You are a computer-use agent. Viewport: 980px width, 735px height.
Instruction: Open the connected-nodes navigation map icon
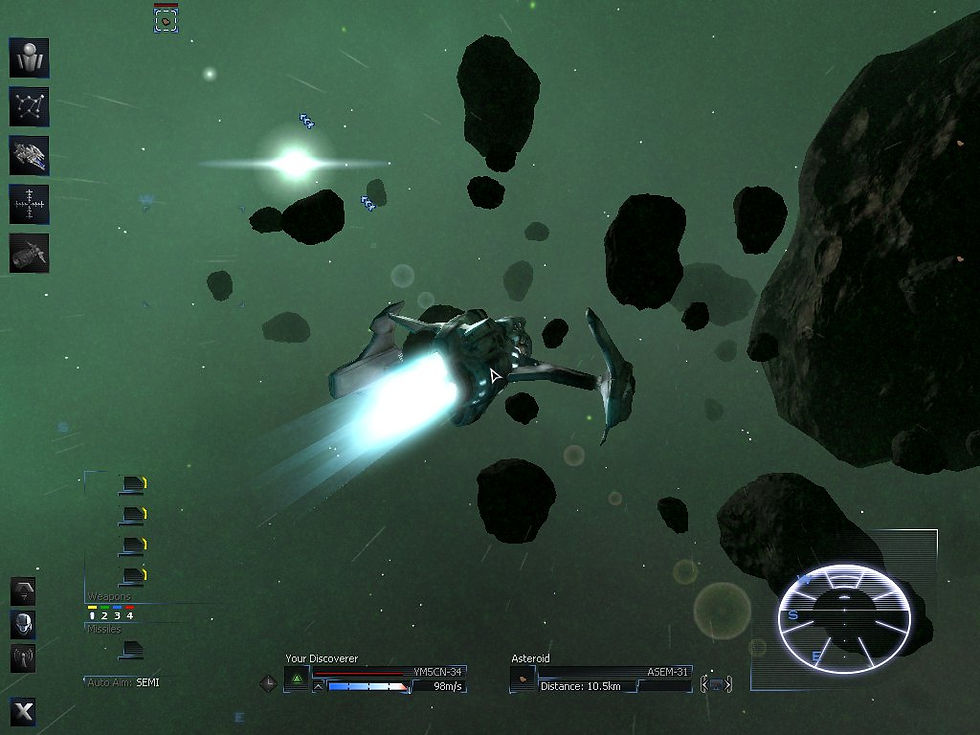click(x=29, y=107)
